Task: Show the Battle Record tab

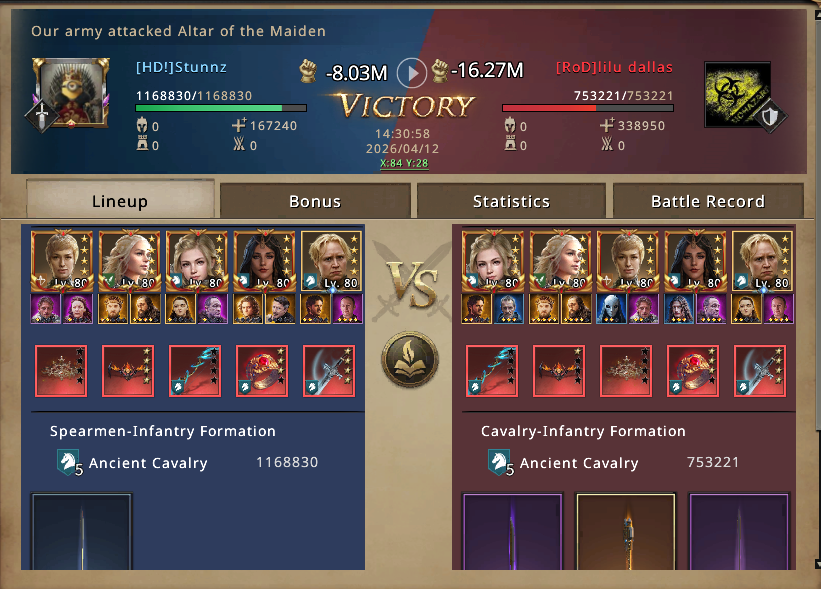Action: click(707, 201)
